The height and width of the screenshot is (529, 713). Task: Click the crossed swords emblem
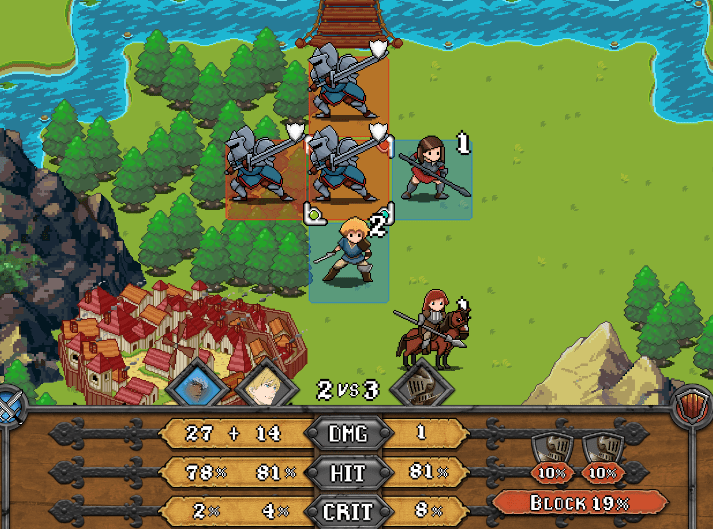pos(13,407)
